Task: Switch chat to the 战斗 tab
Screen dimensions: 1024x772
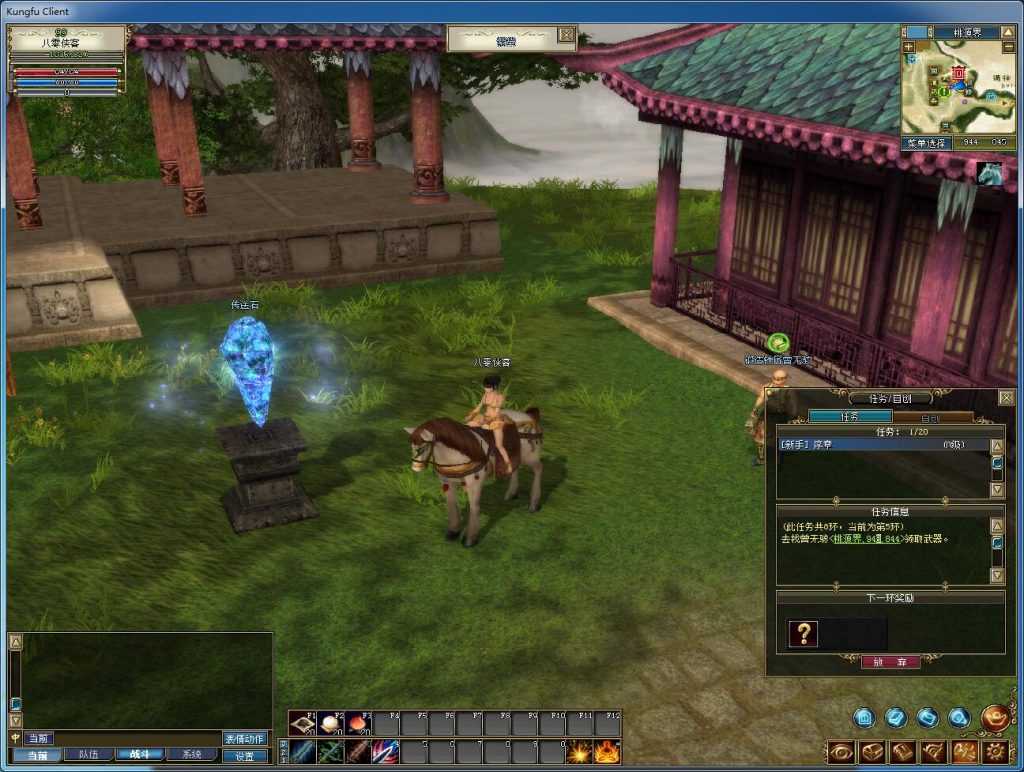Action: (x=139, y=755)
